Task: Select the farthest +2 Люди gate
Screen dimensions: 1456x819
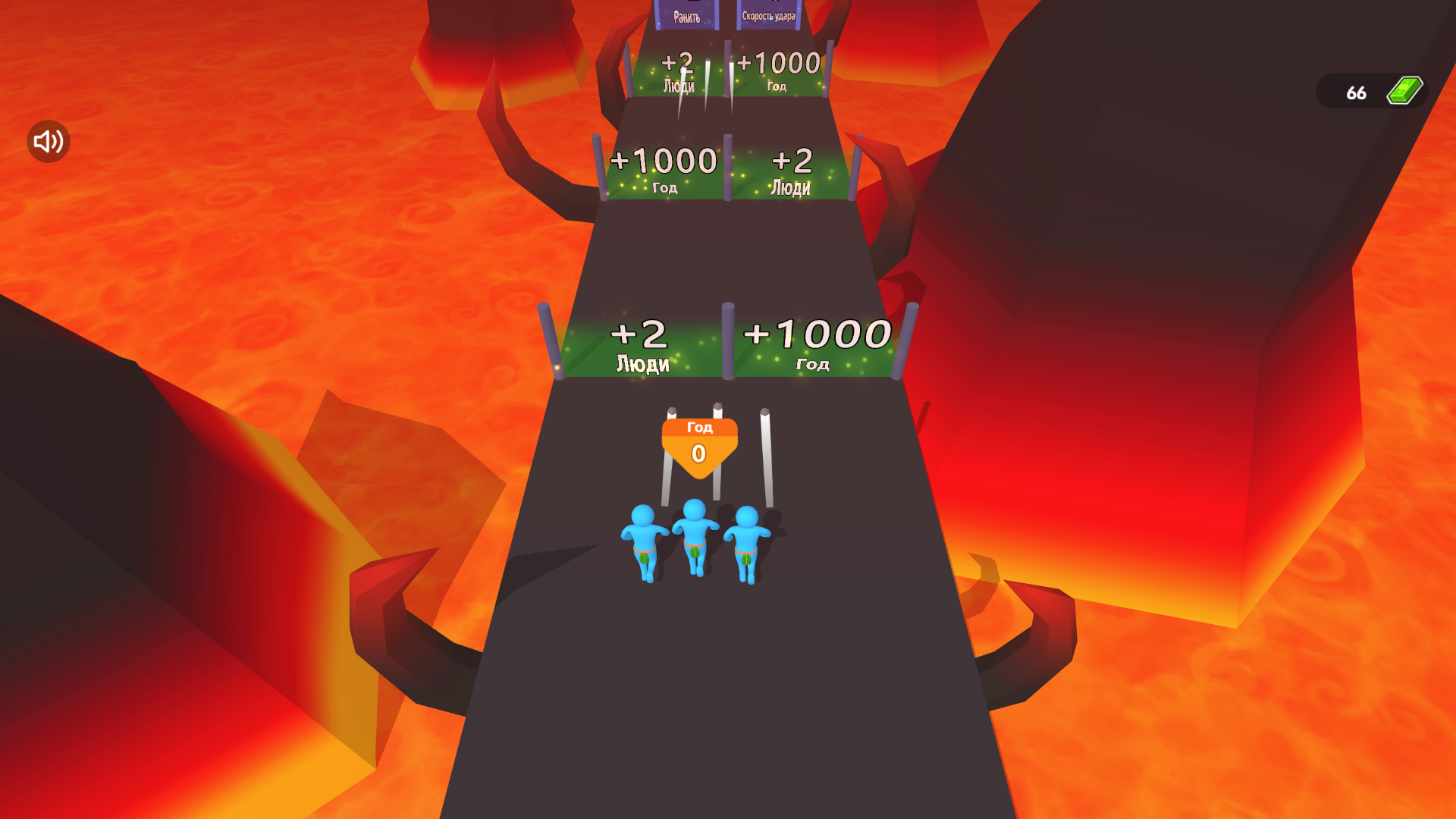Action: 677,72
